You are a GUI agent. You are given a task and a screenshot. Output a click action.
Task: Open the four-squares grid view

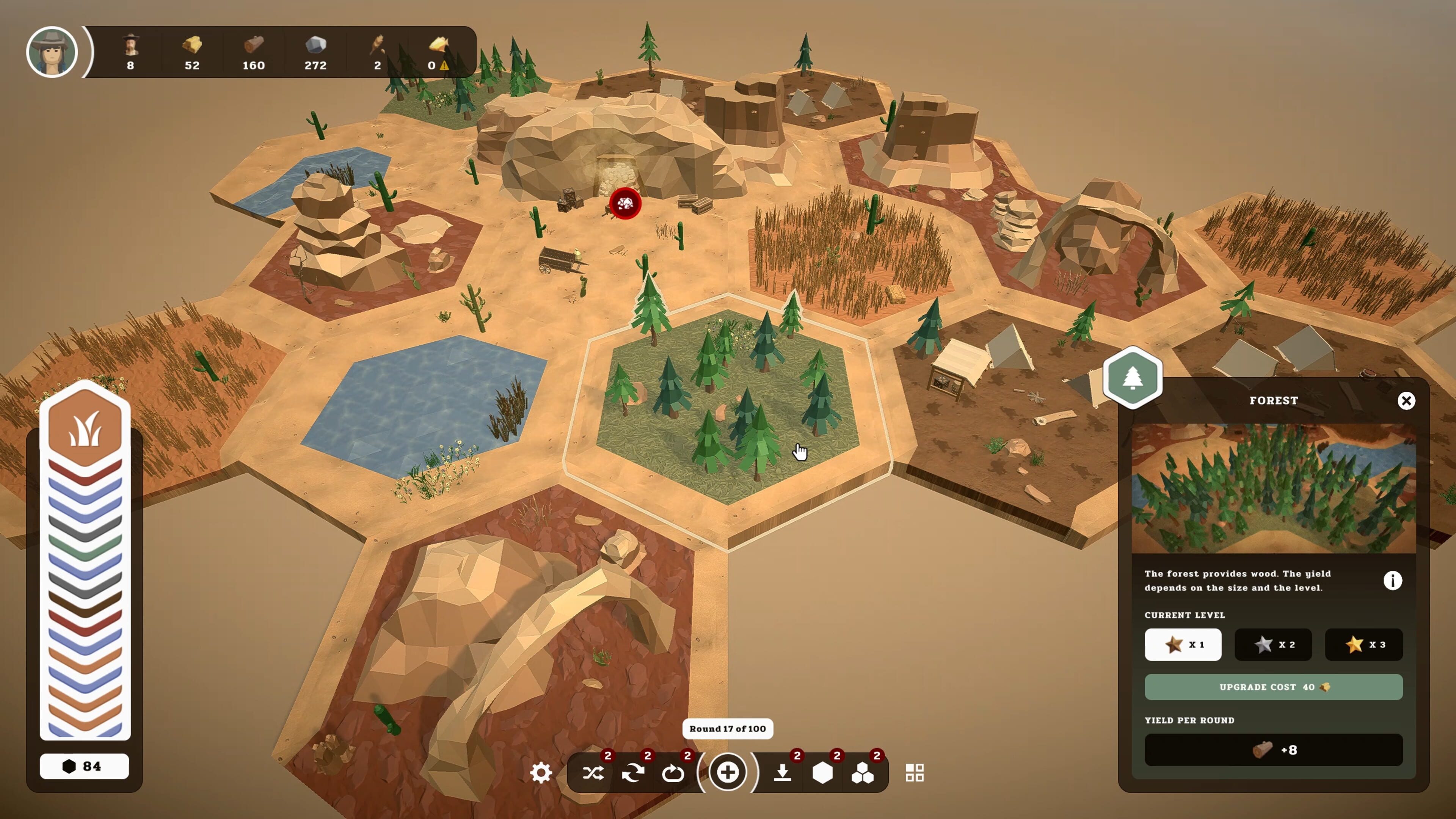tap(915, 773)
